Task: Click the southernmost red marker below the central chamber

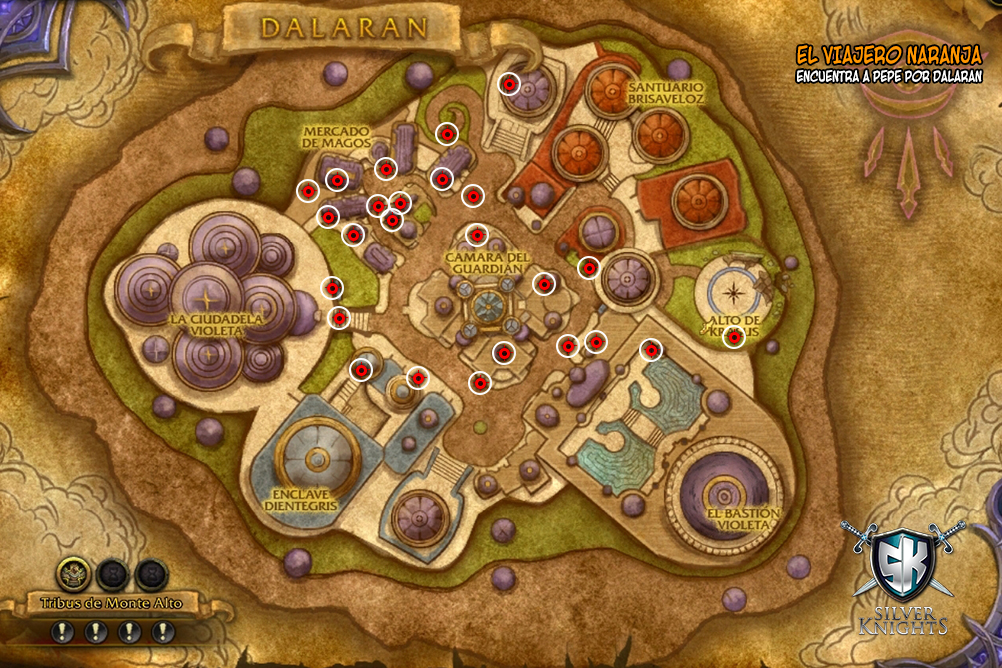Action: coord(481,382)
